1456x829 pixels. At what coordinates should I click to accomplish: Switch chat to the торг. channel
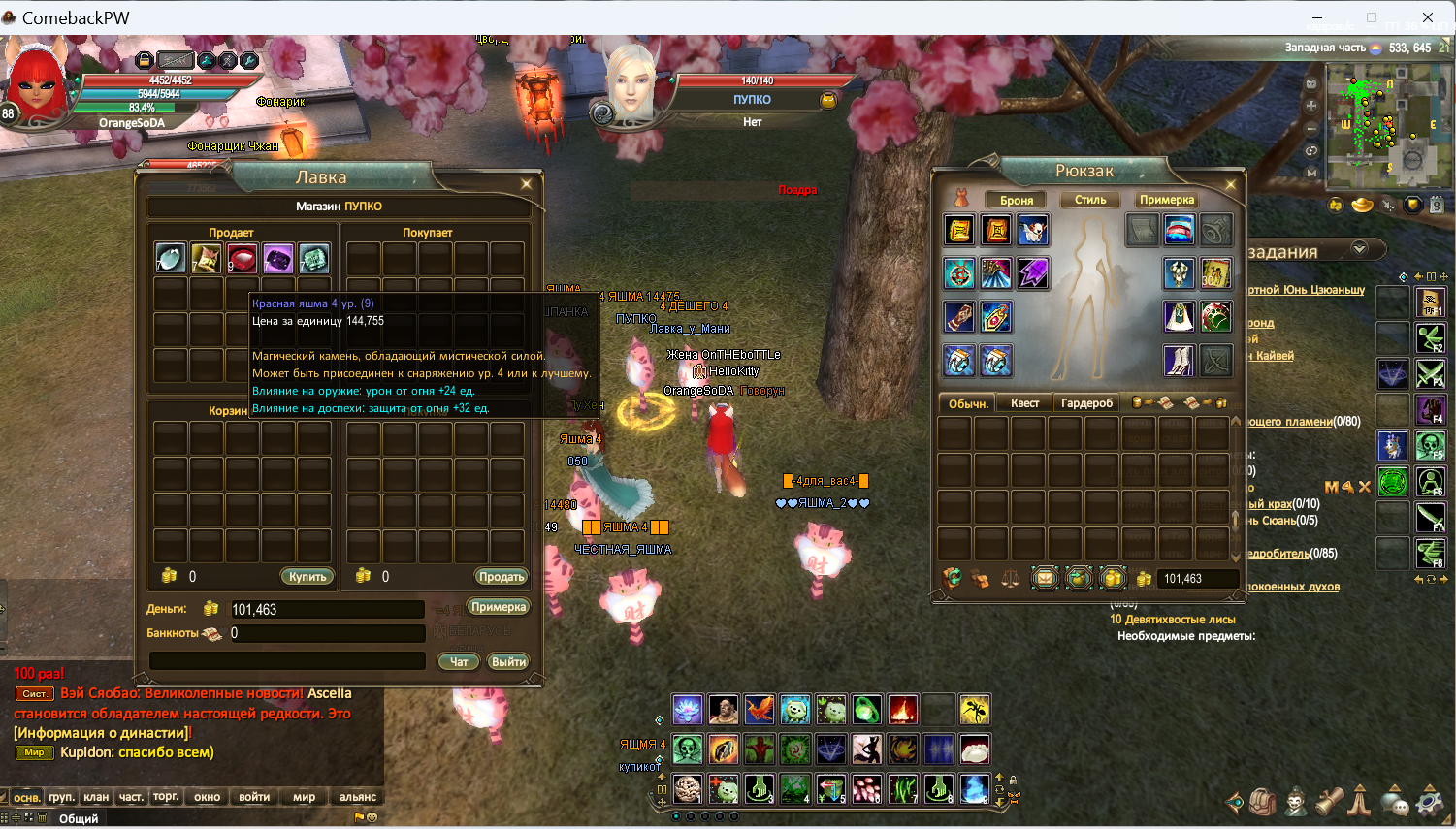coord(166,797)
